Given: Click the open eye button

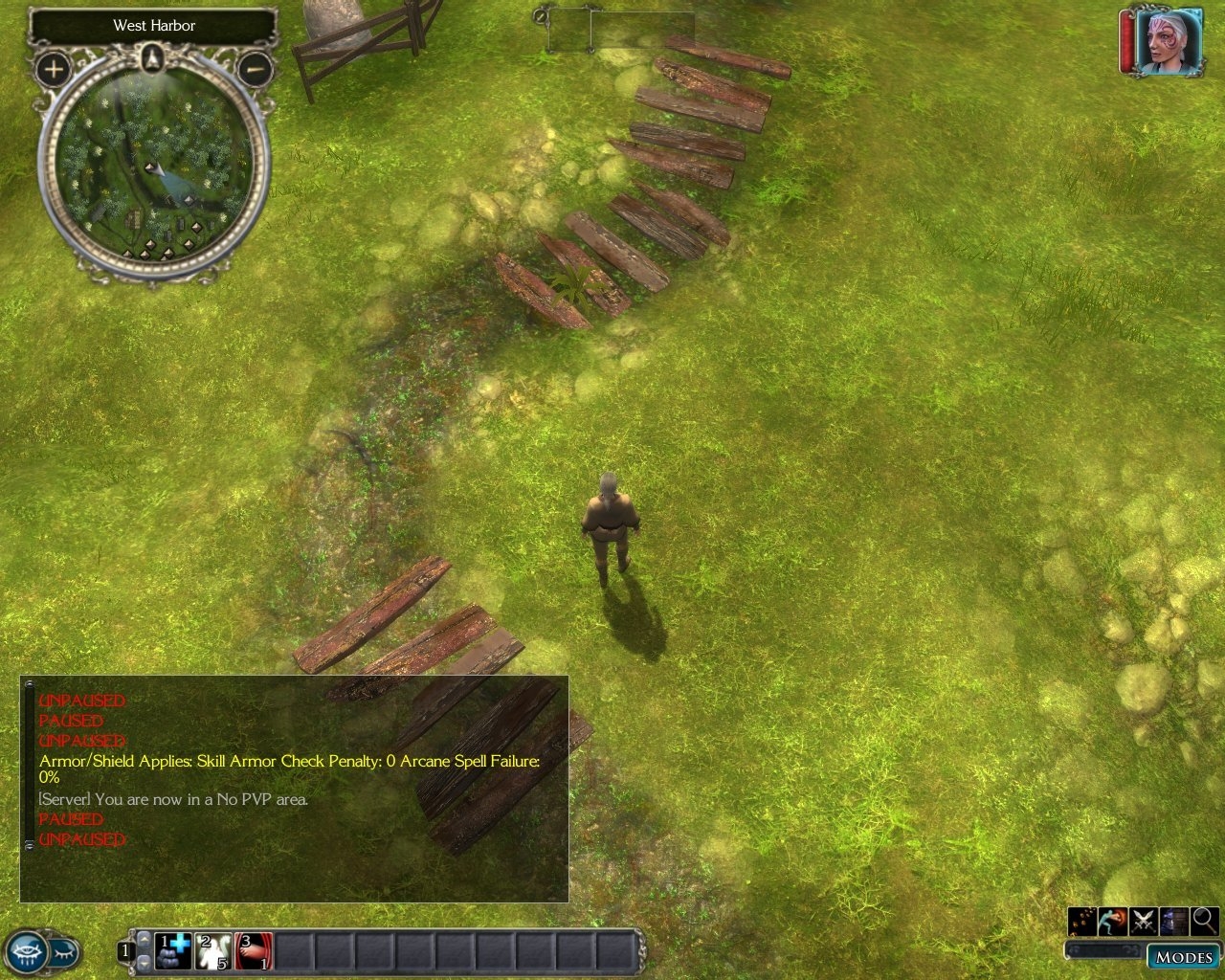Looking at the screenshot, I should pyautogui.click(x=26, y=952).
